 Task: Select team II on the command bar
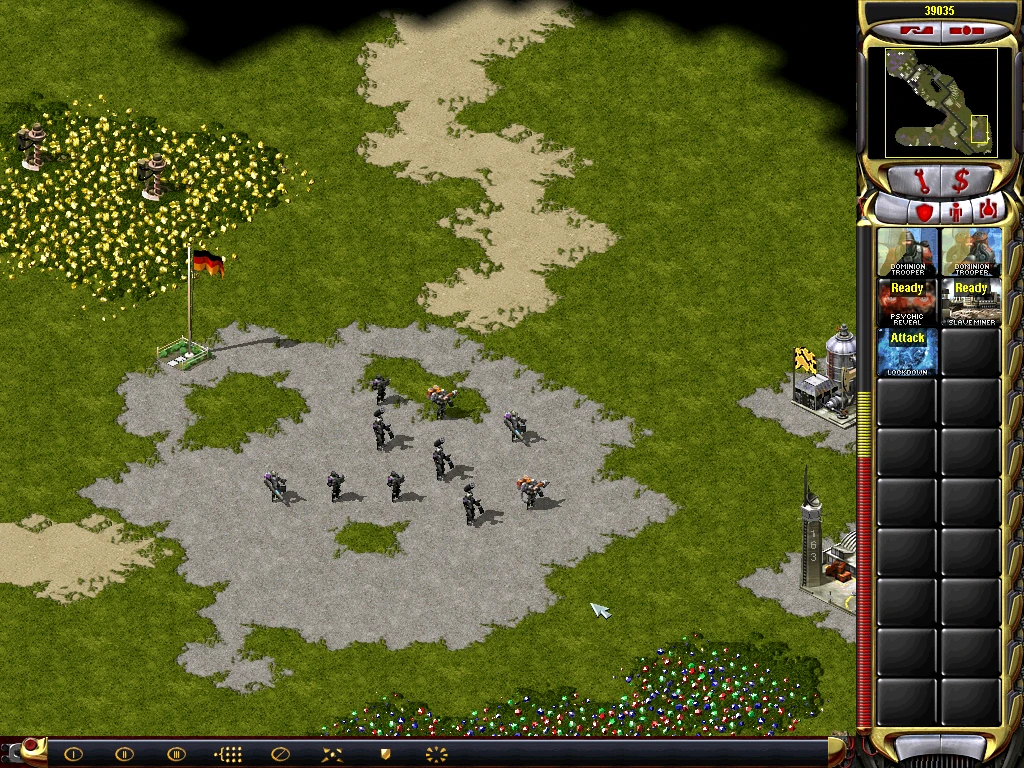(x=124, y=754)
